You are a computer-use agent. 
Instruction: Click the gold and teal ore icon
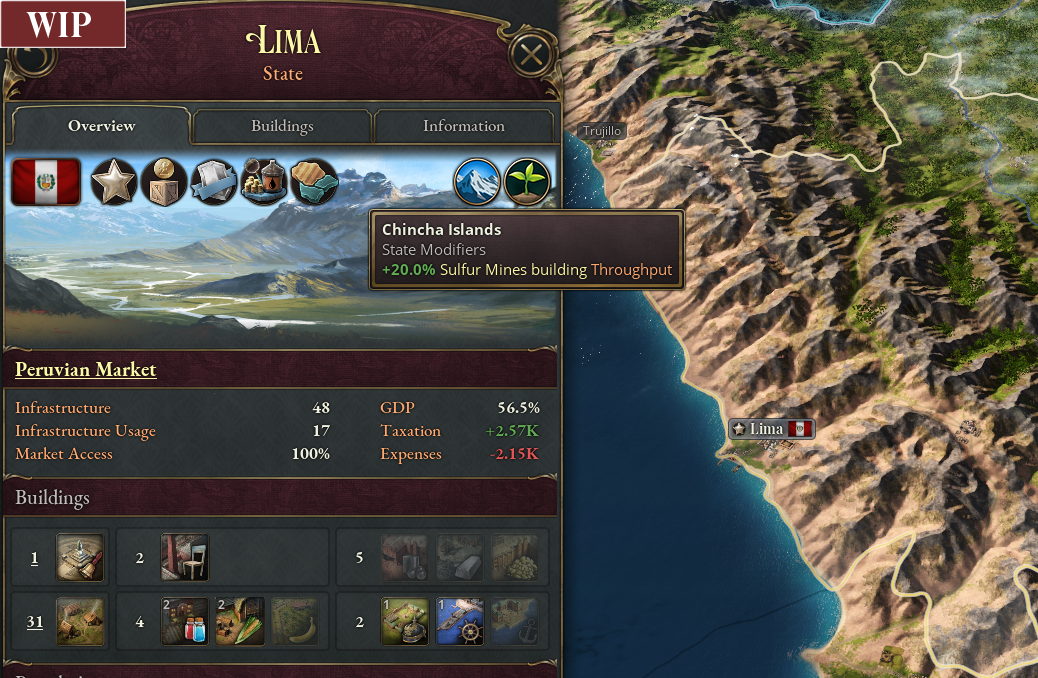(314, 182)
